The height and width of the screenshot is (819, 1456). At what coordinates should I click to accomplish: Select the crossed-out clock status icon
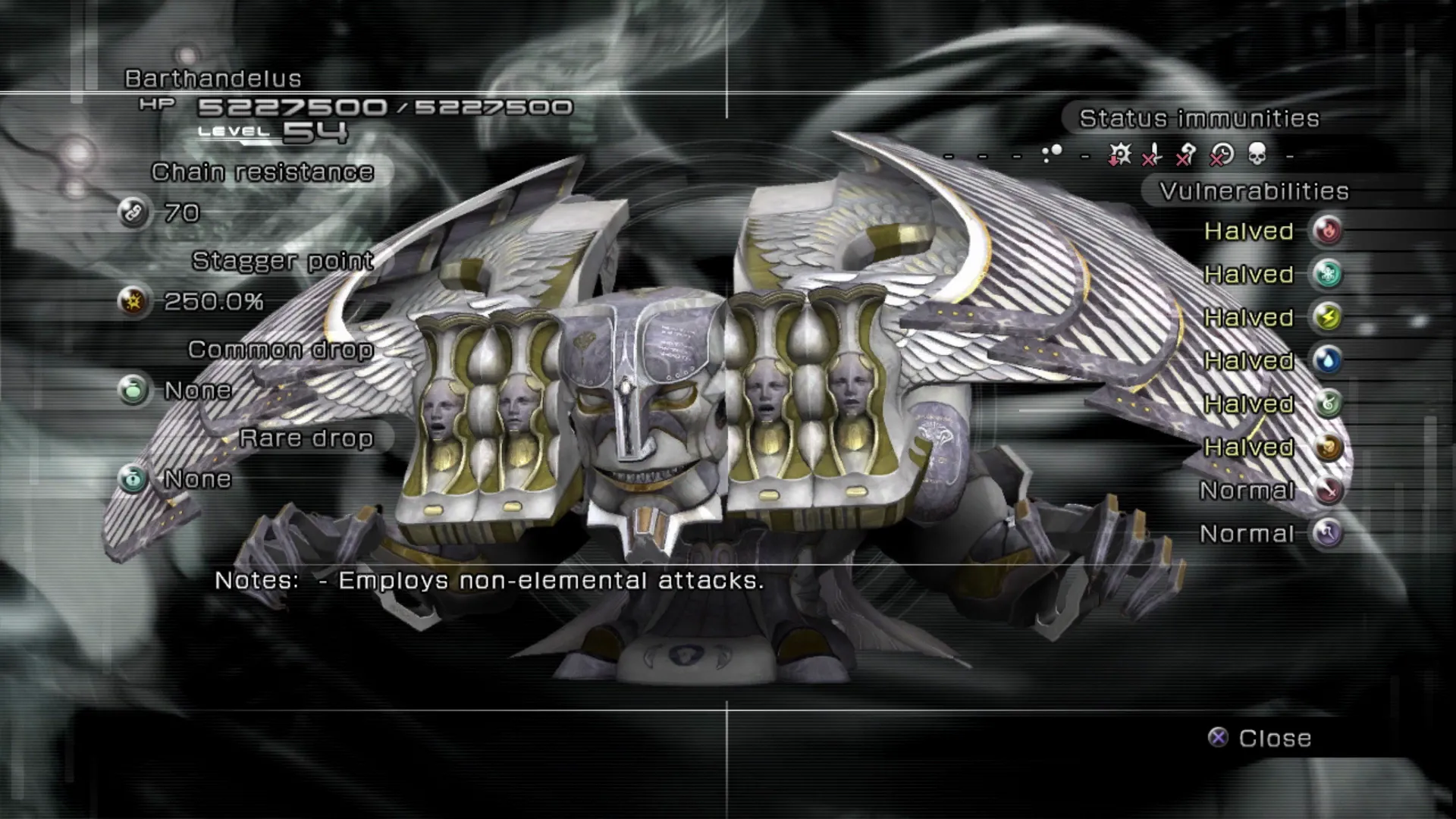click(1221, 155)
